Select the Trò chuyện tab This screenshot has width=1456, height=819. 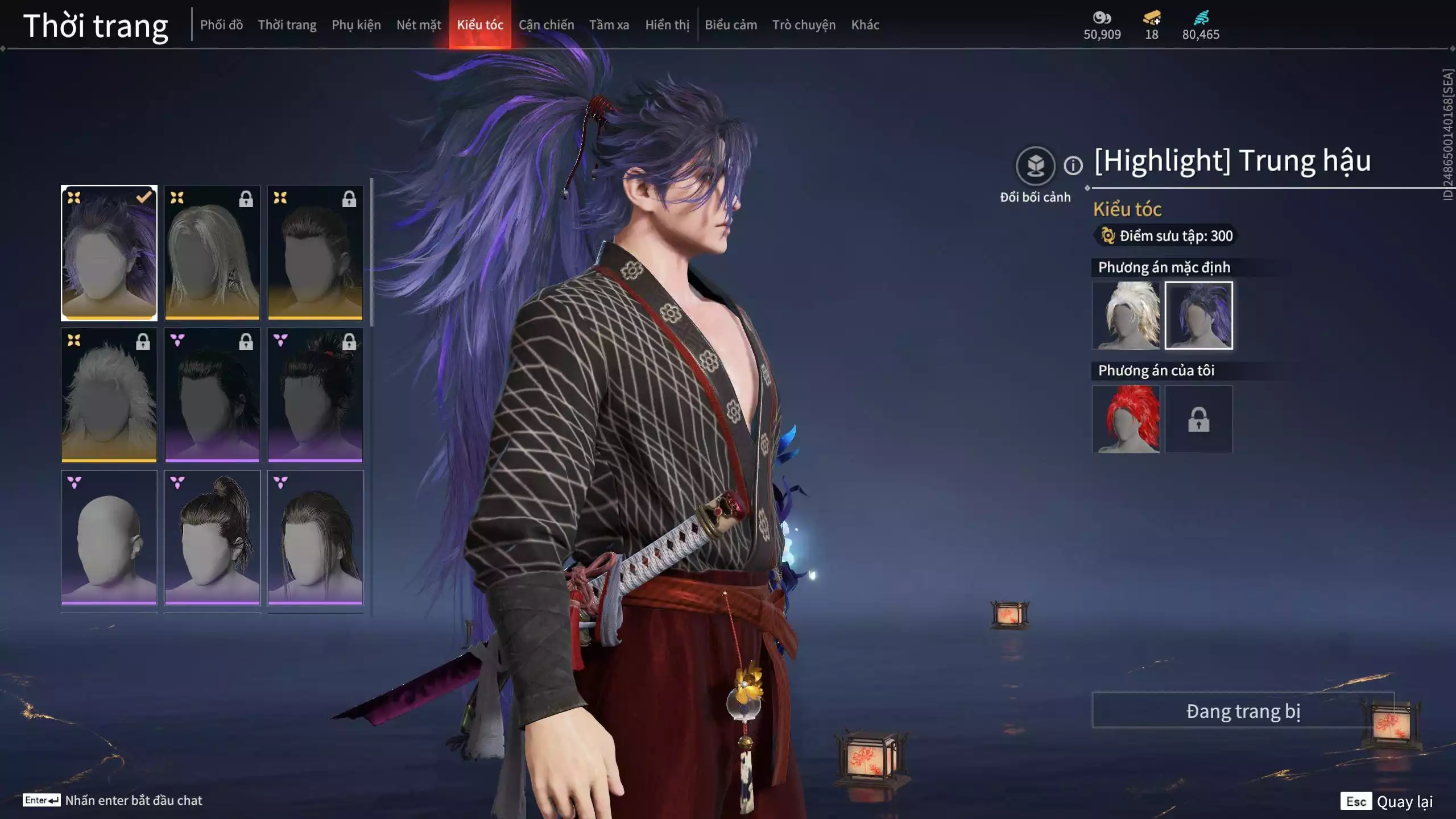[804, 24]
